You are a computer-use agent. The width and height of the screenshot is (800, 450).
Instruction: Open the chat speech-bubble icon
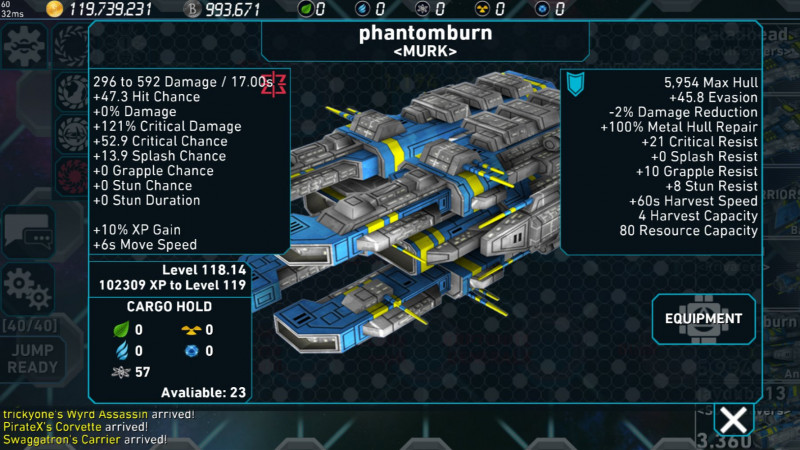click(26, 233)
